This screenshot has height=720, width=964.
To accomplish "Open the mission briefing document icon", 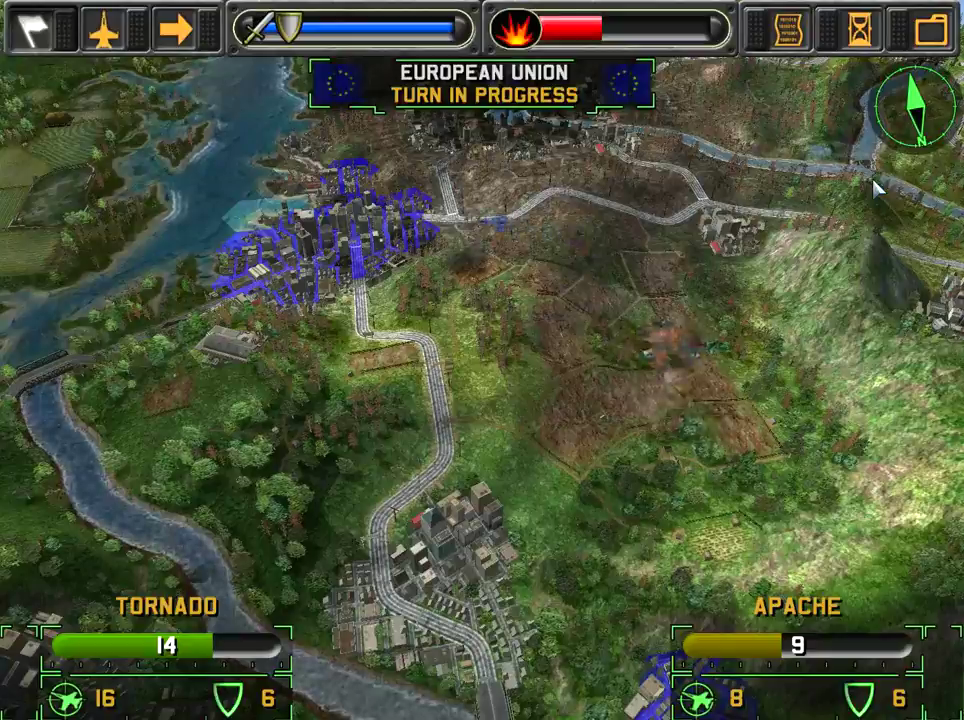I will [790, 30].
